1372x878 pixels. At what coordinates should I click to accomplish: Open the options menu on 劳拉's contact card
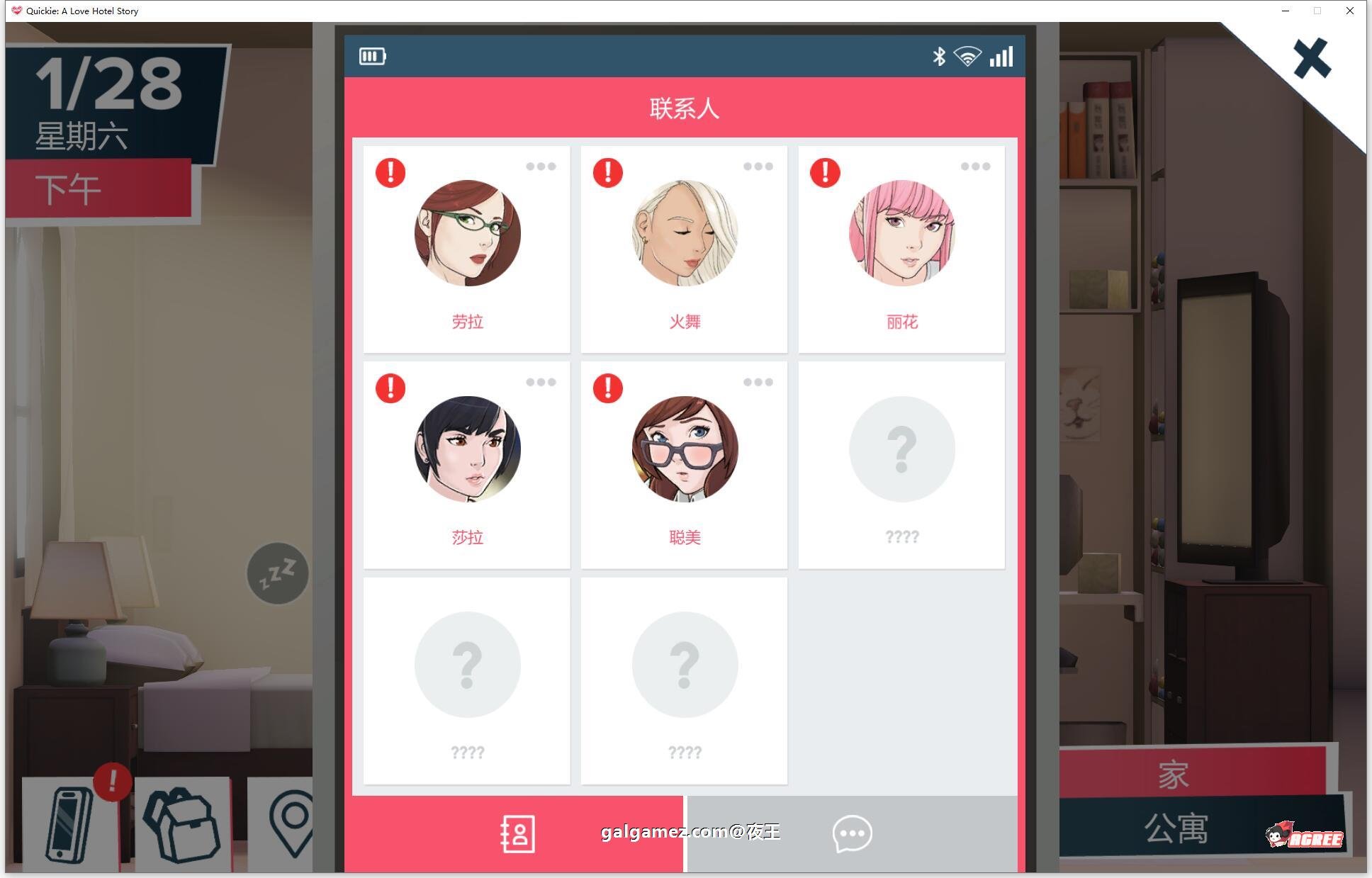click(541, 167)
